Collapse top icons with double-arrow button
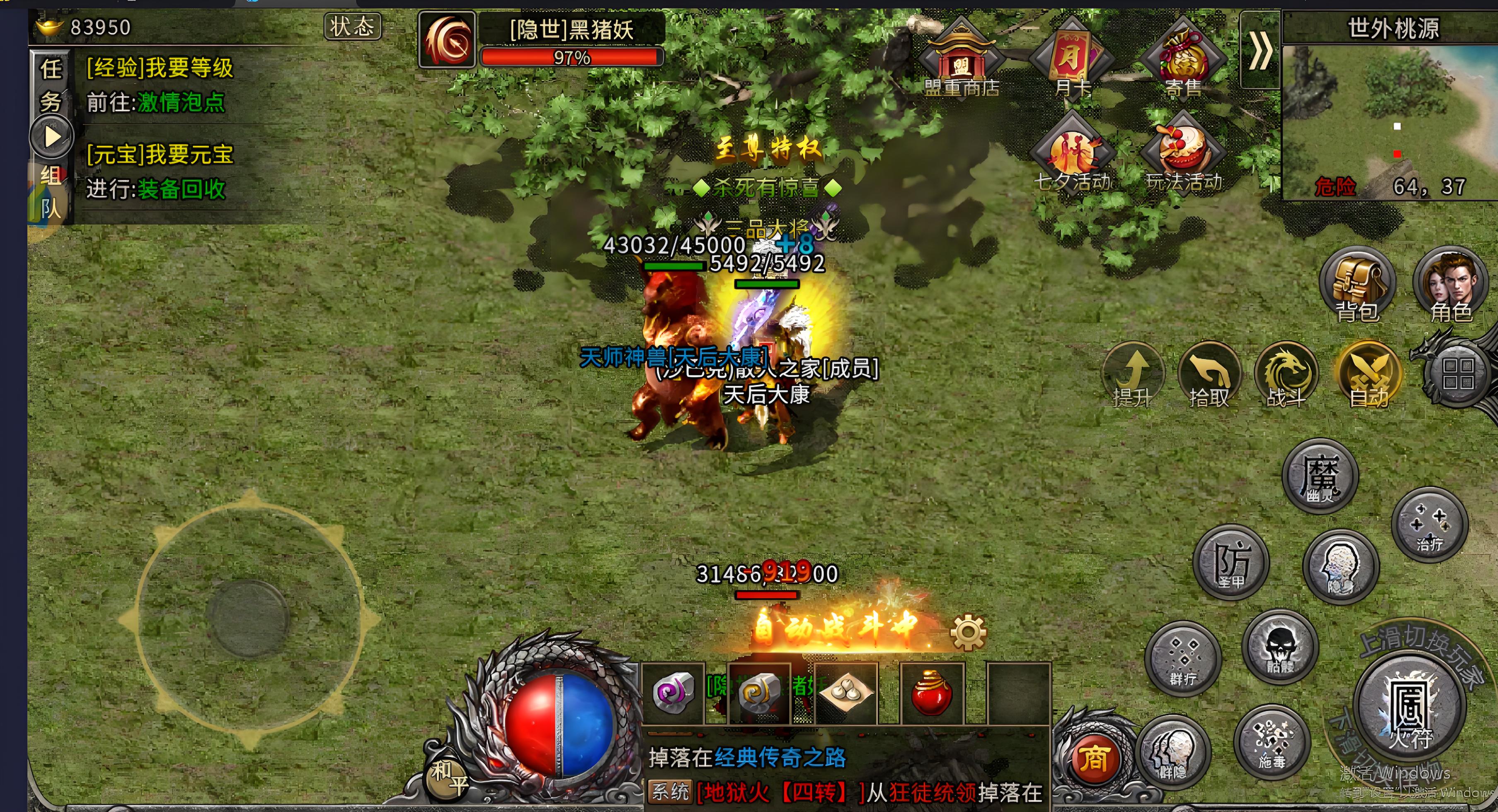Screen dimensions: 1498x812 coord(1259,51)
